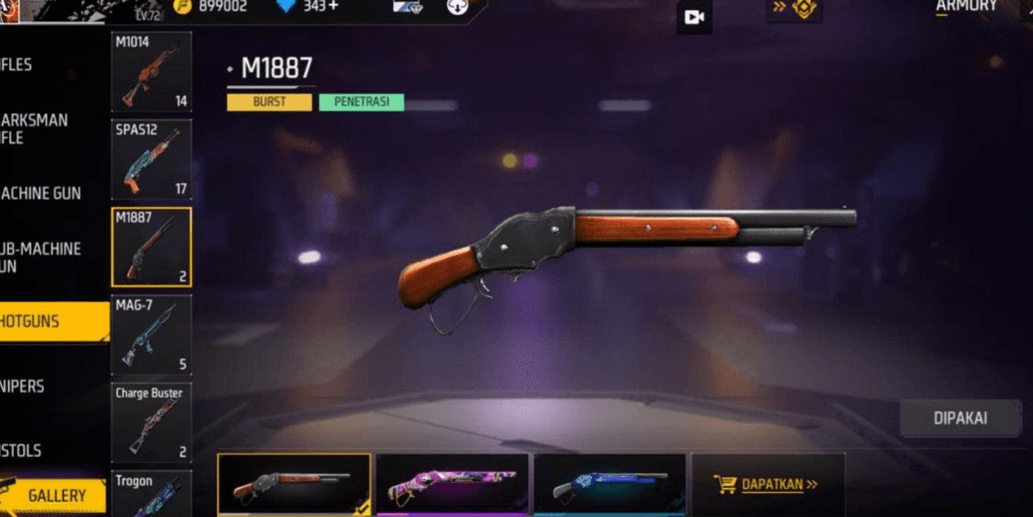Image resolution: width=1033 pixels, height=517 pixels.
Task: Click the green Penetrasi attribute tag
Action: (x=361, y=102)
